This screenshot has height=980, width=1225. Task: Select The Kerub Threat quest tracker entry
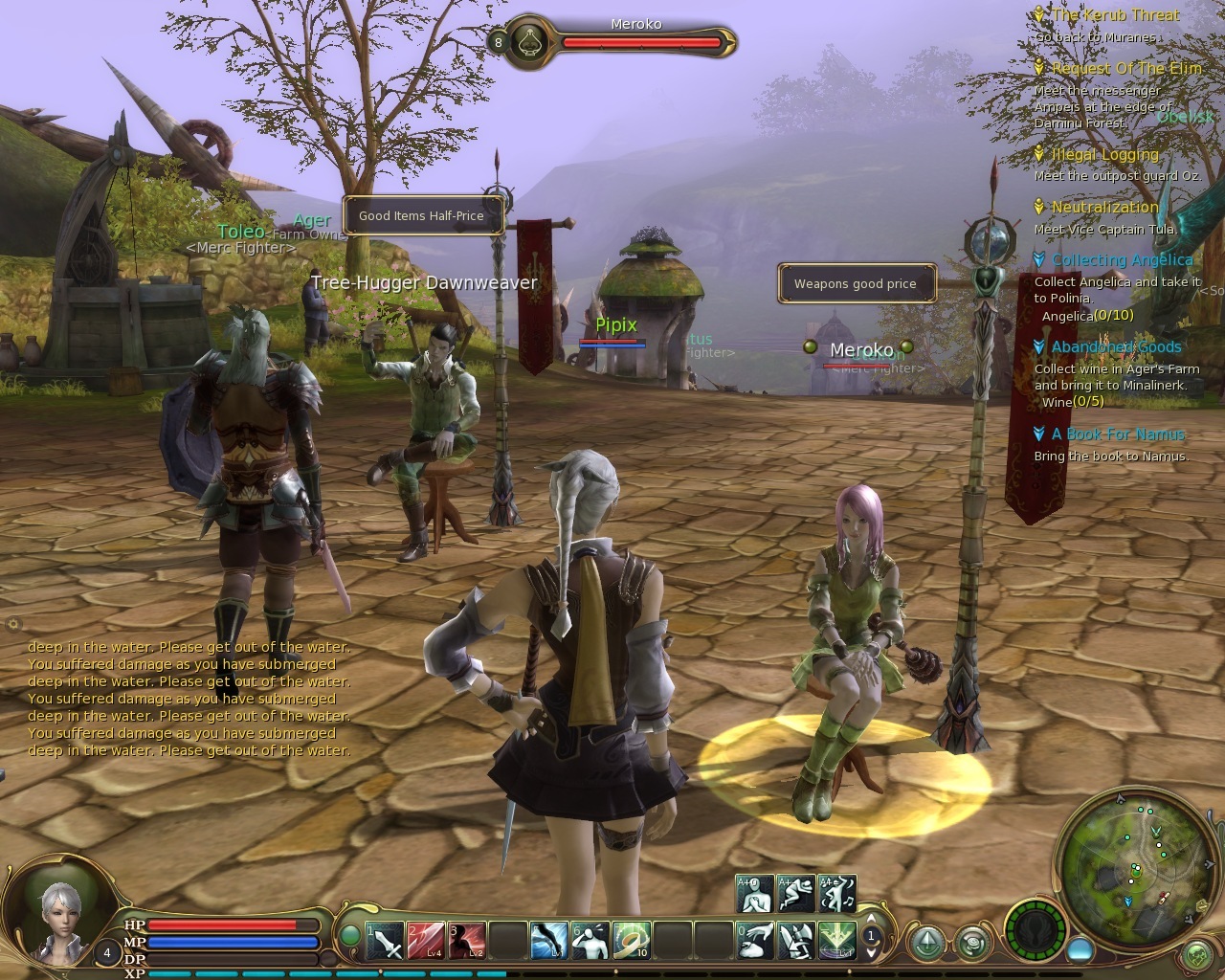(x=1115, y=15)
